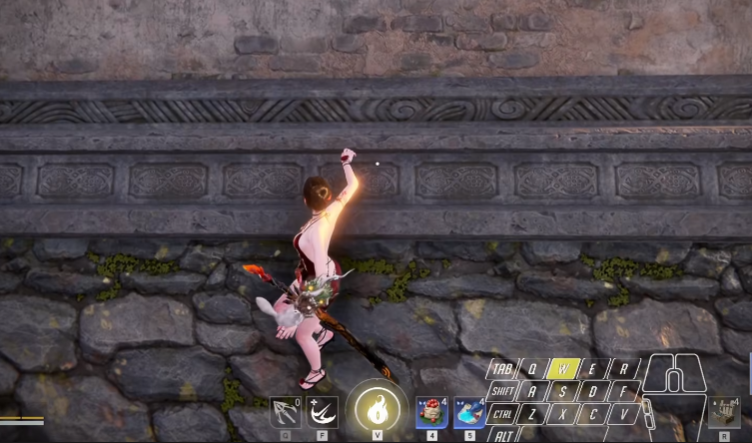Select the item slot in the bottom-right corner
752x443 pixels.
723,411
